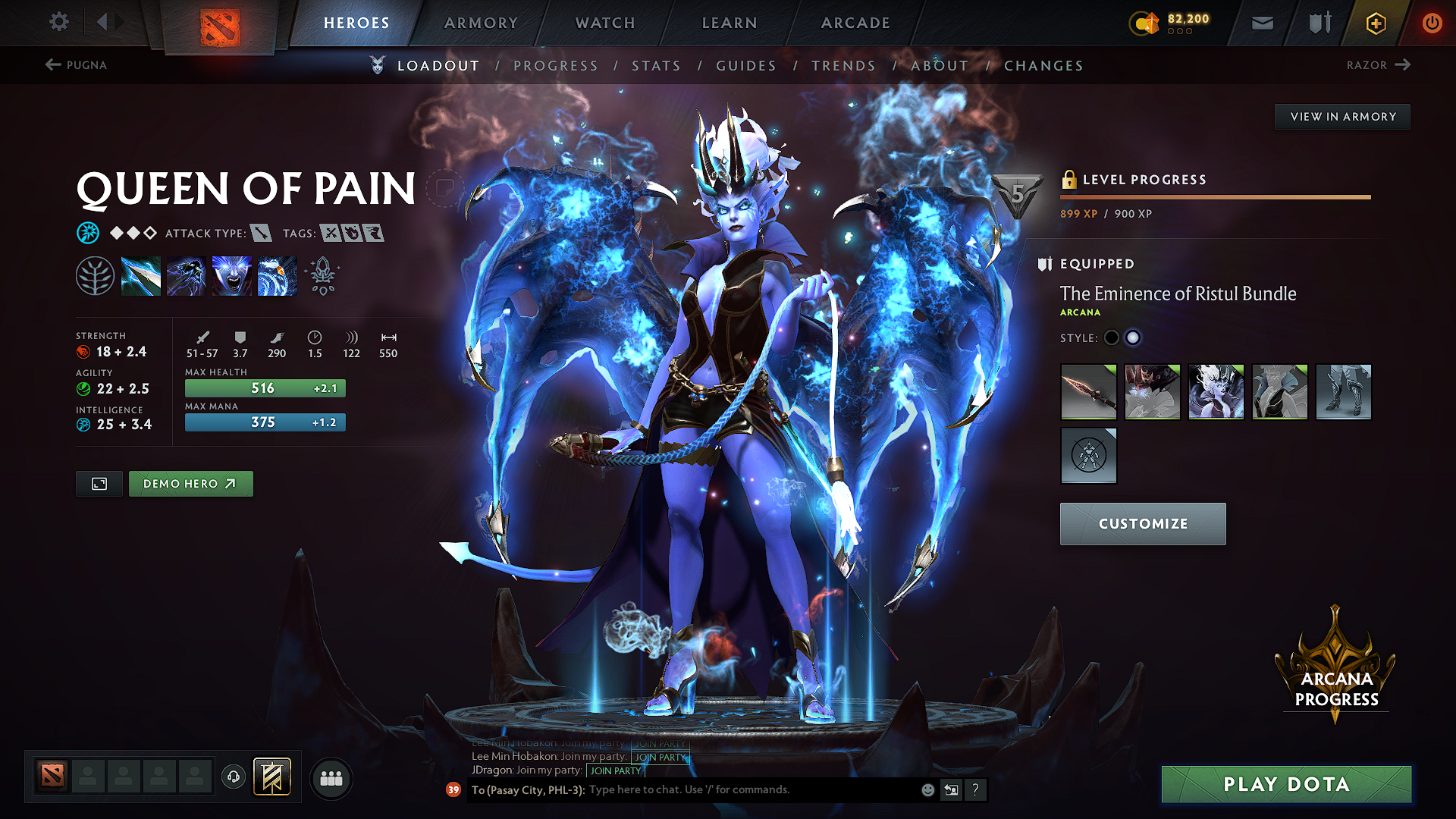
Task: Go to the Watch tab
Action: click(605, 23)
